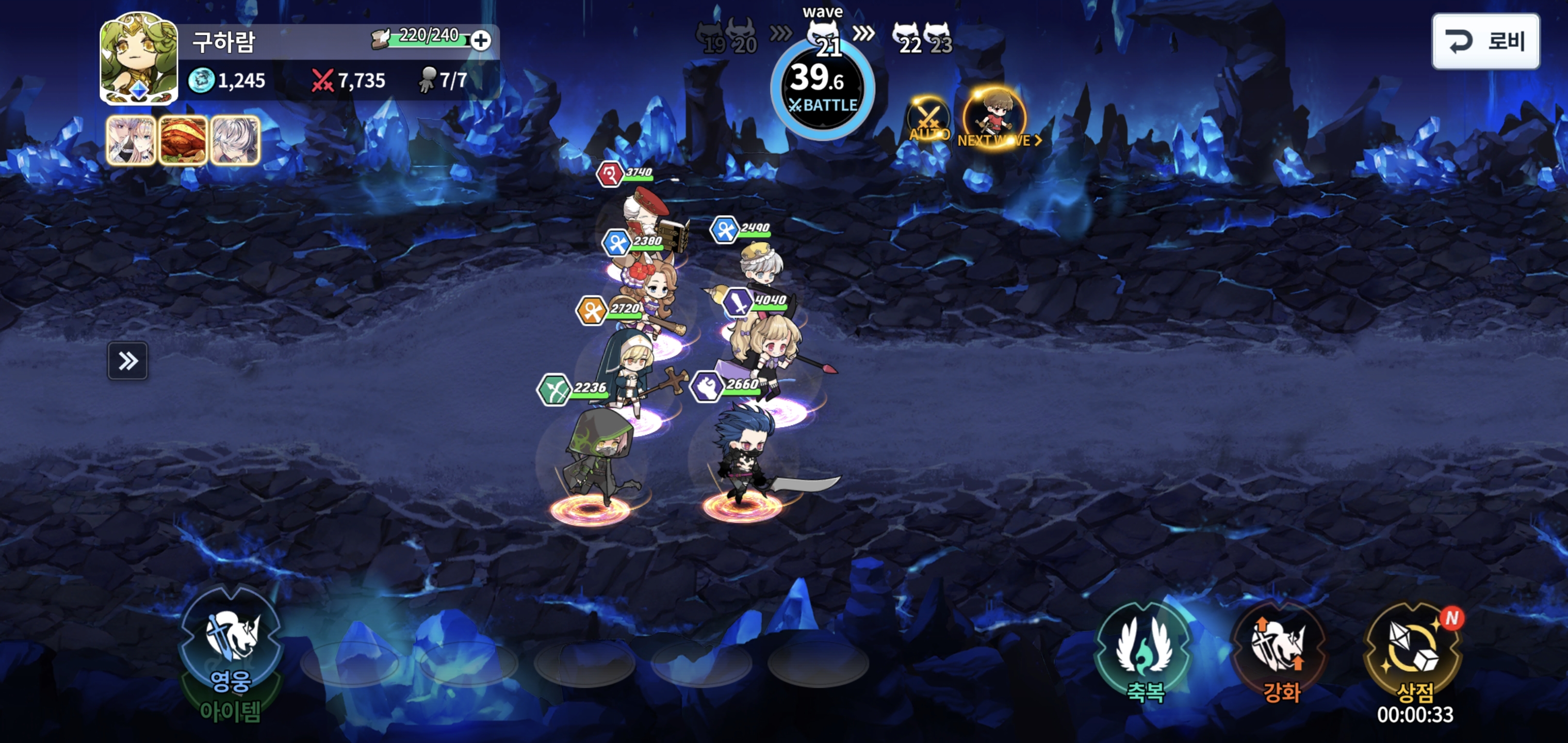Add stamina using the plus button
This screenshot has width=1568, height=743.
click(x=481, y=41)
